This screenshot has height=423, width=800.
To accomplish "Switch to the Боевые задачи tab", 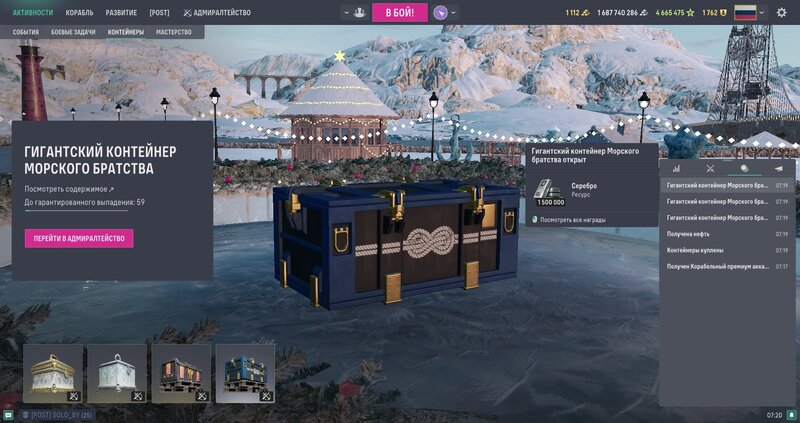I will (74, 32).
